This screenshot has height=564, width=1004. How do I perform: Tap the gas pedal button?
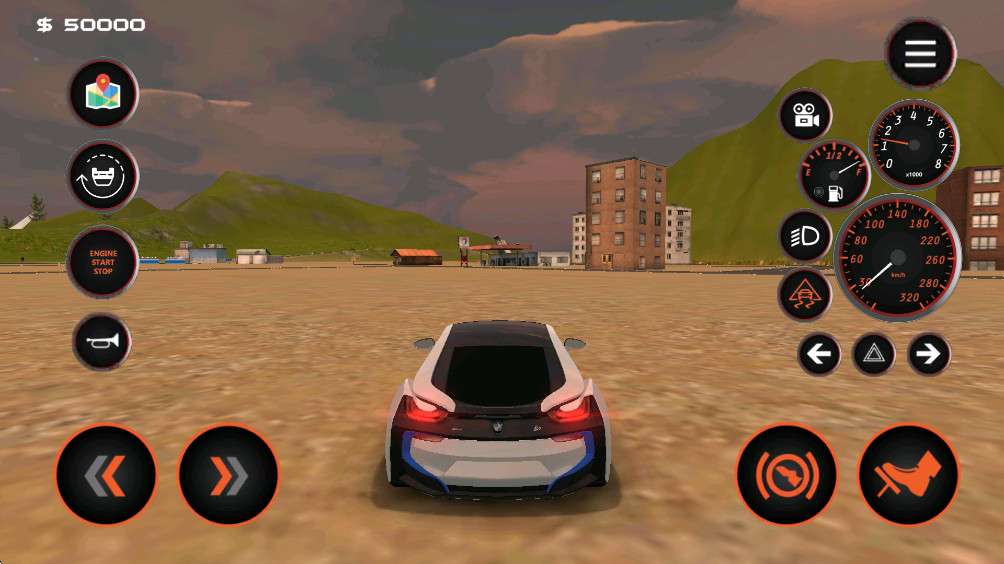pos(908,475)
